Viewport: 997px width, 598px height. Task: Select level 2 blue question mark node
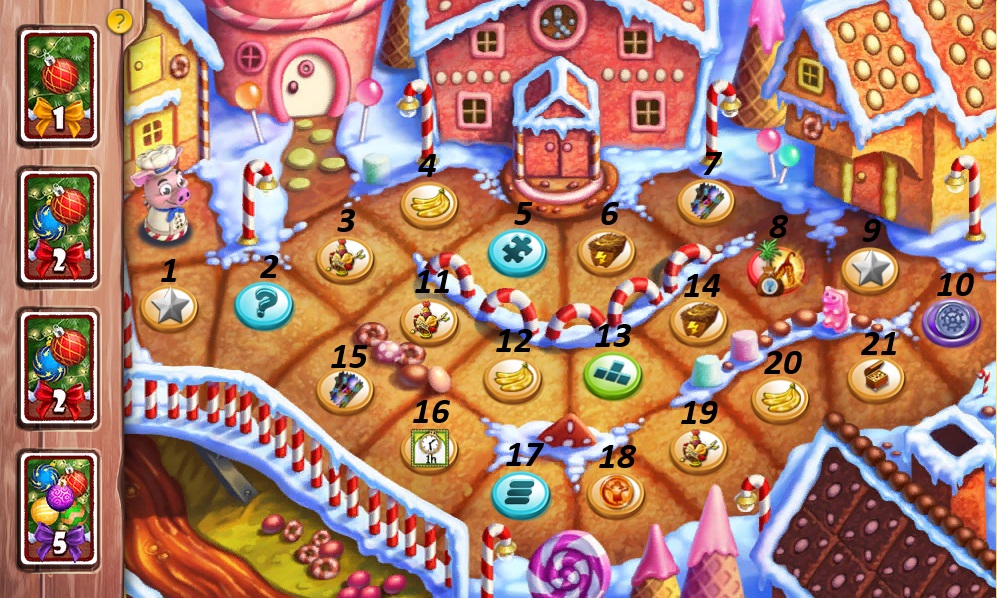click(264, 305)
